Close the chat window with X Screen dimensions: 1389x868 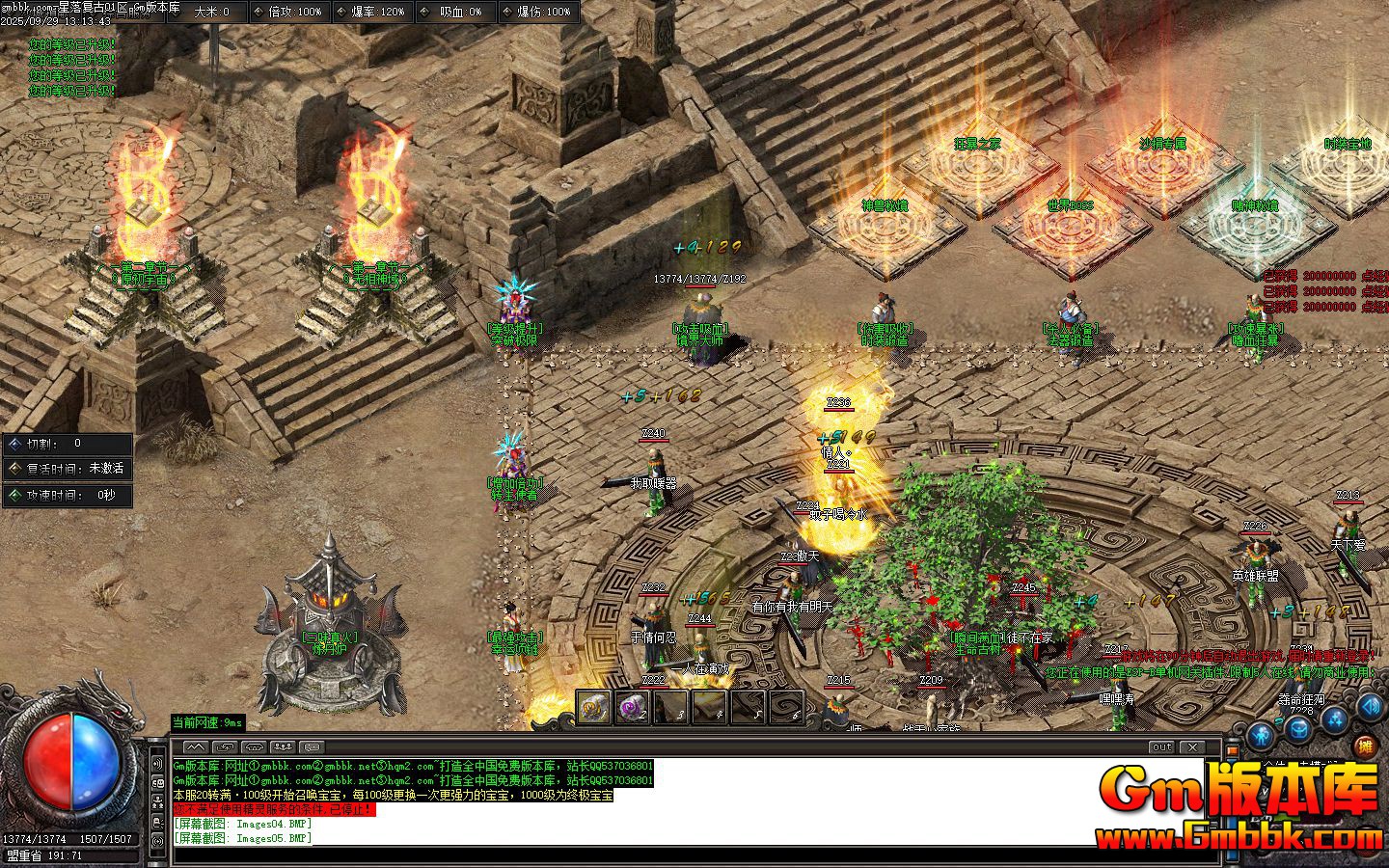1192,746
